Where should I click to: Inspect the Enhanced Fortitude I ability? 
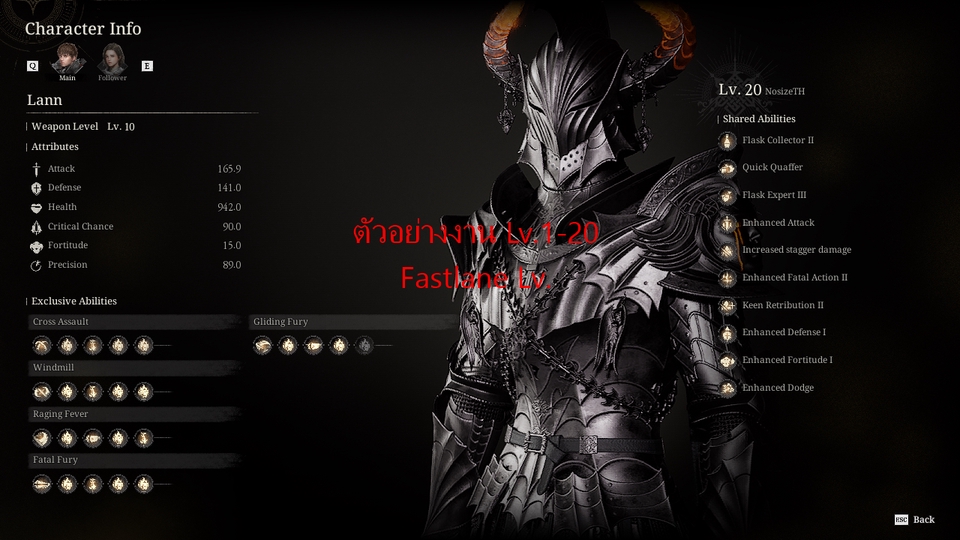[x=728, y=360]
